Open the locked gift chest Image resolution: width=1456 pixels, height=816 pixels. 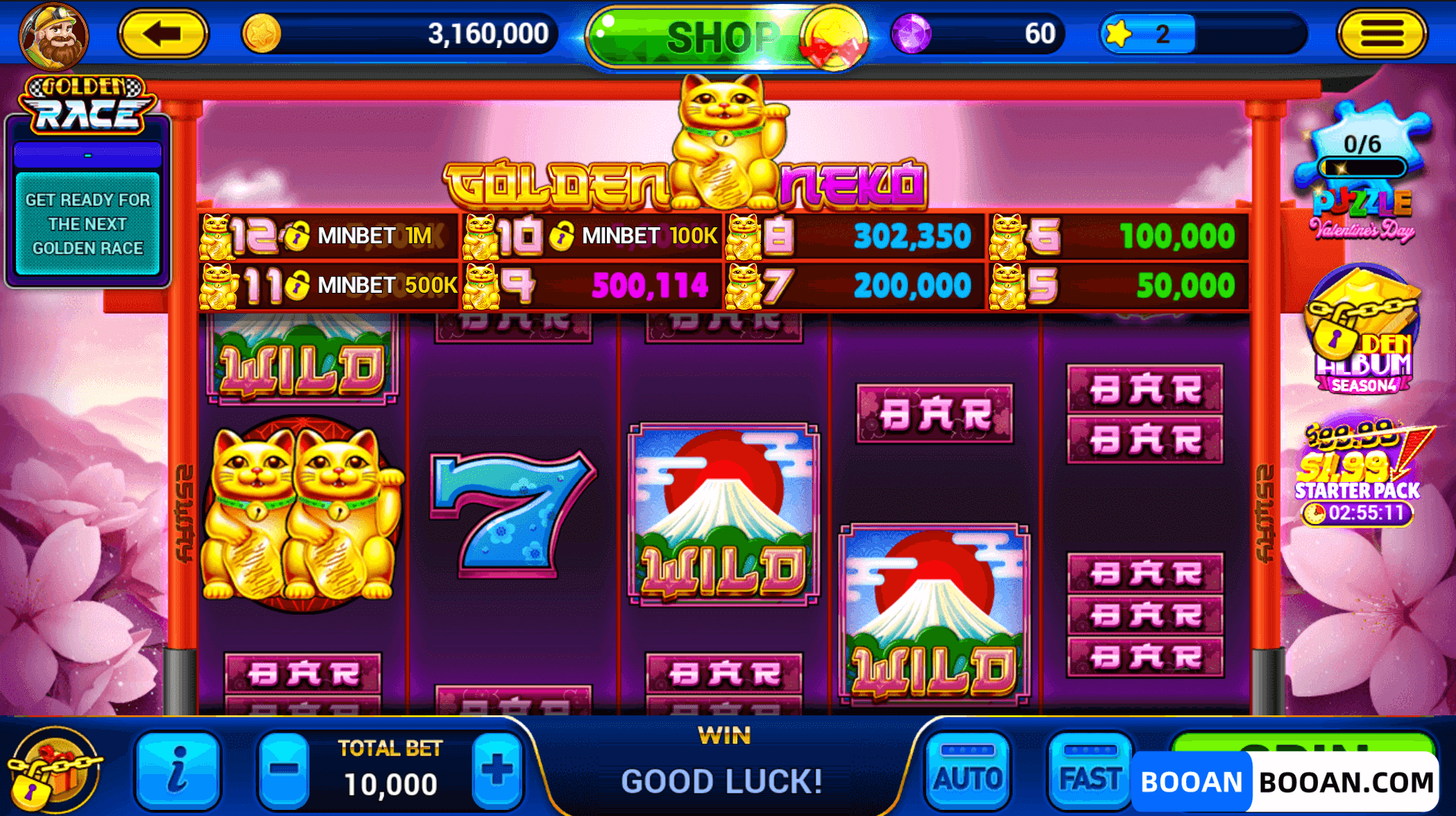[55, 772]
